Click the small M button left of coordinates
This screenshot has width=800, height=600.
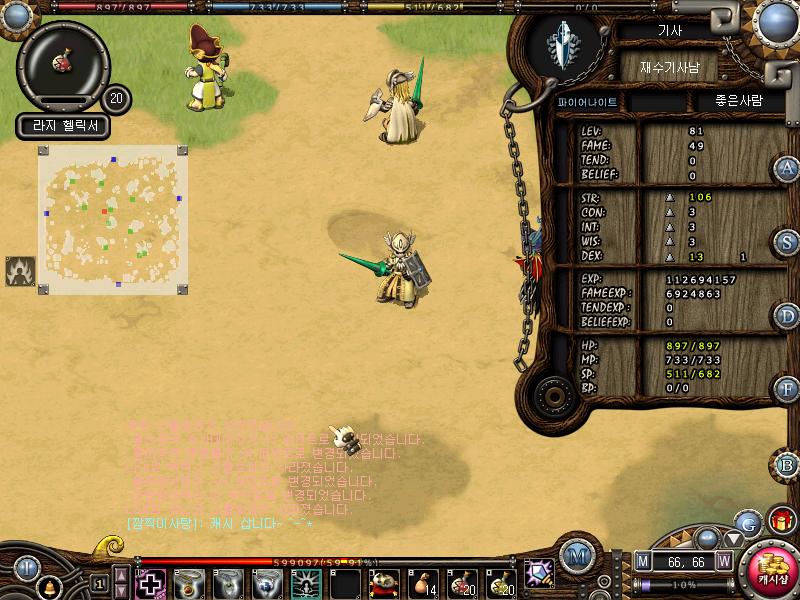(643, 561)
